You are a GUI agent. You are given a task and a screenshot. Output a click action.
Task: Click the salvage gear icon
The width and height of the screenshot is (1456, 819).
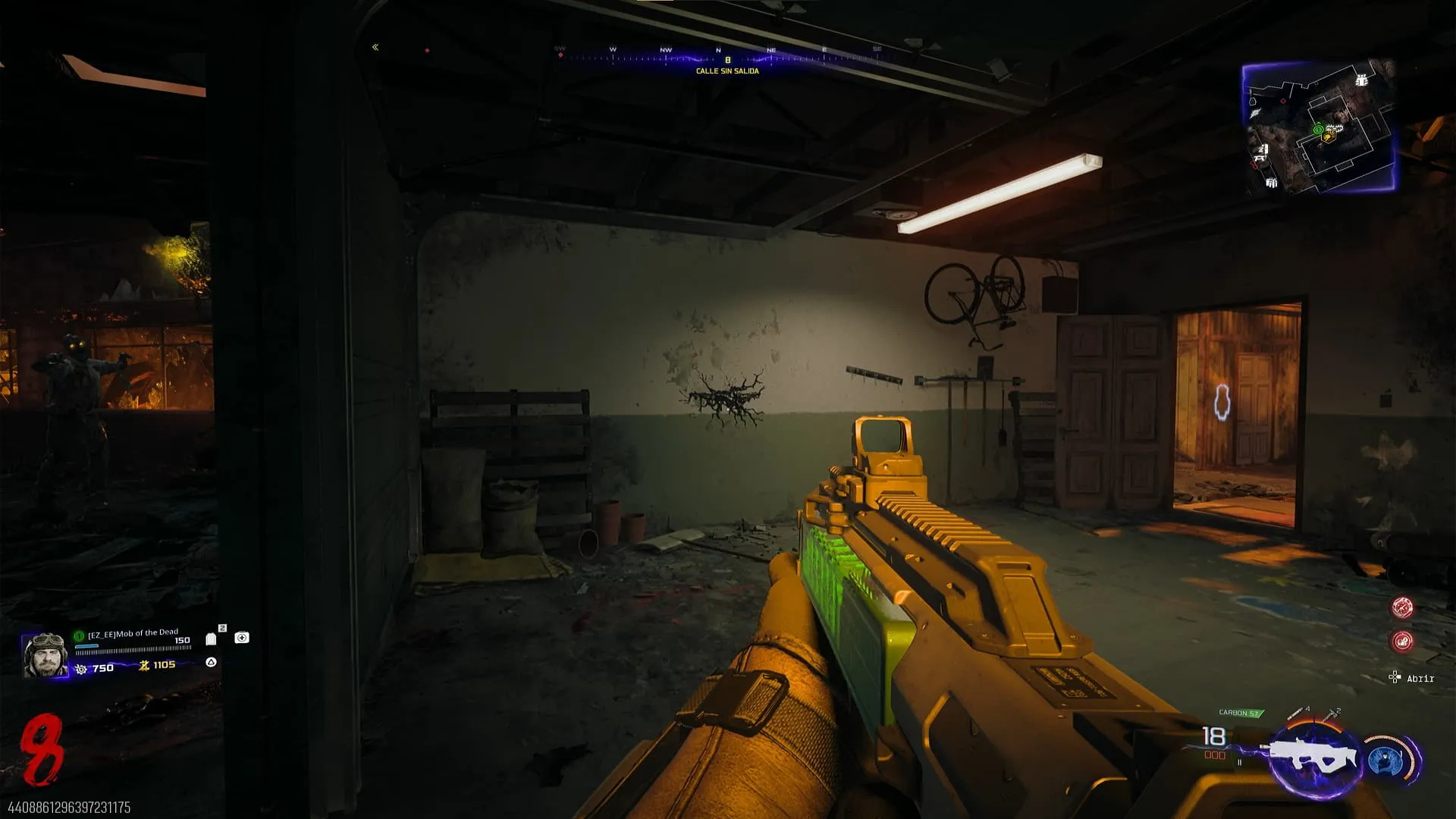pyautogui.click(x=81, y=669)
